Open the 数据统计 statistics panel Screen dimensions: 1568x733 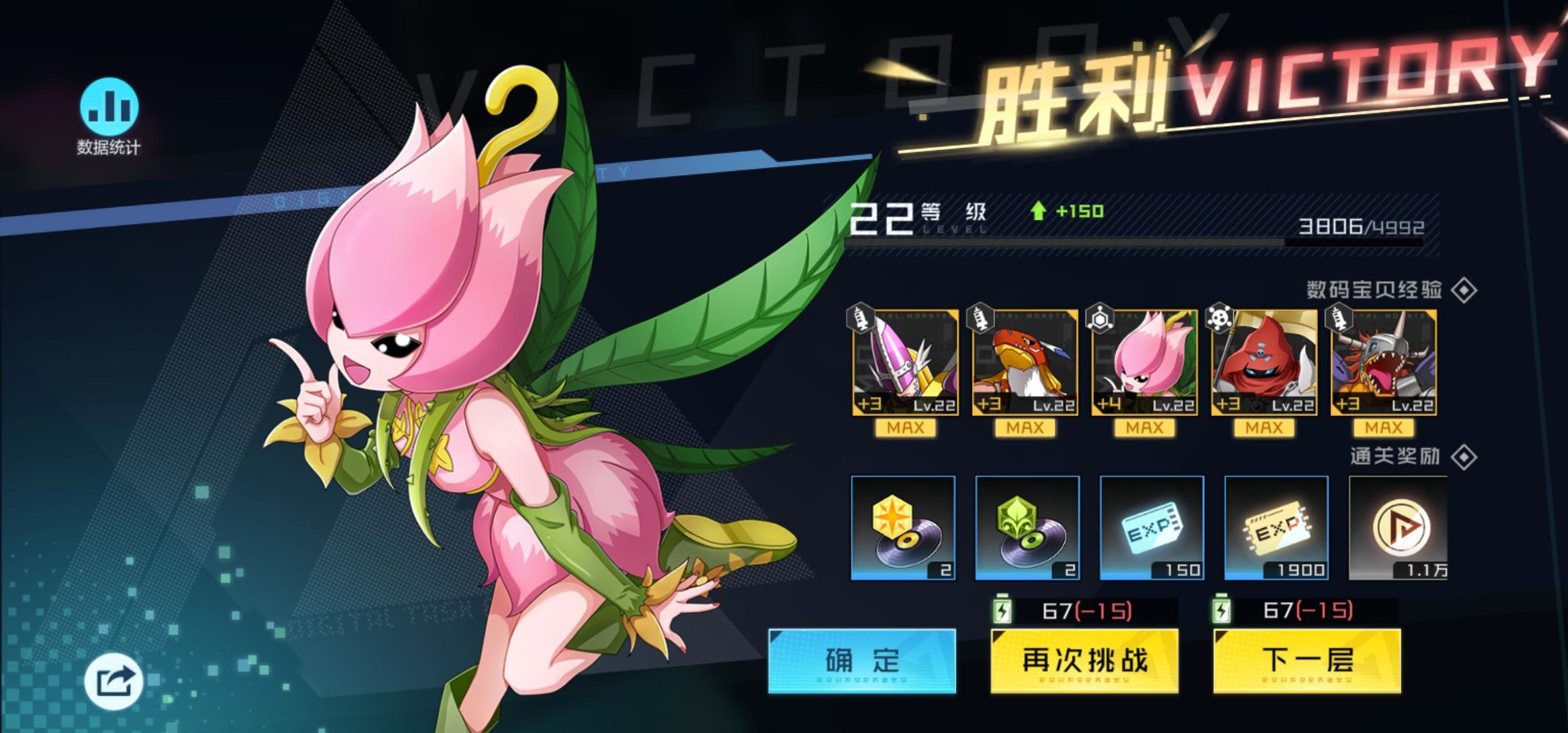coord(109,115)
